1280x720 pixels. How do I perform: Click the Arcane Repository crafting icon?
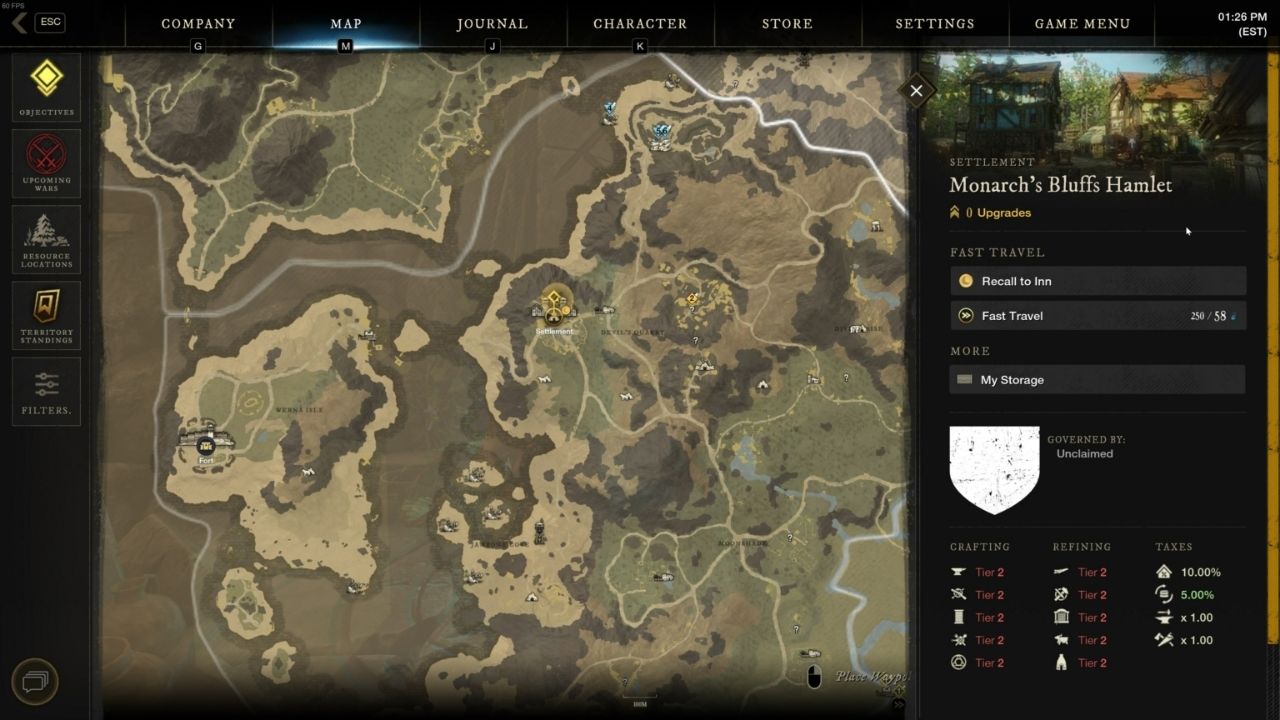[x=959, y=662]
